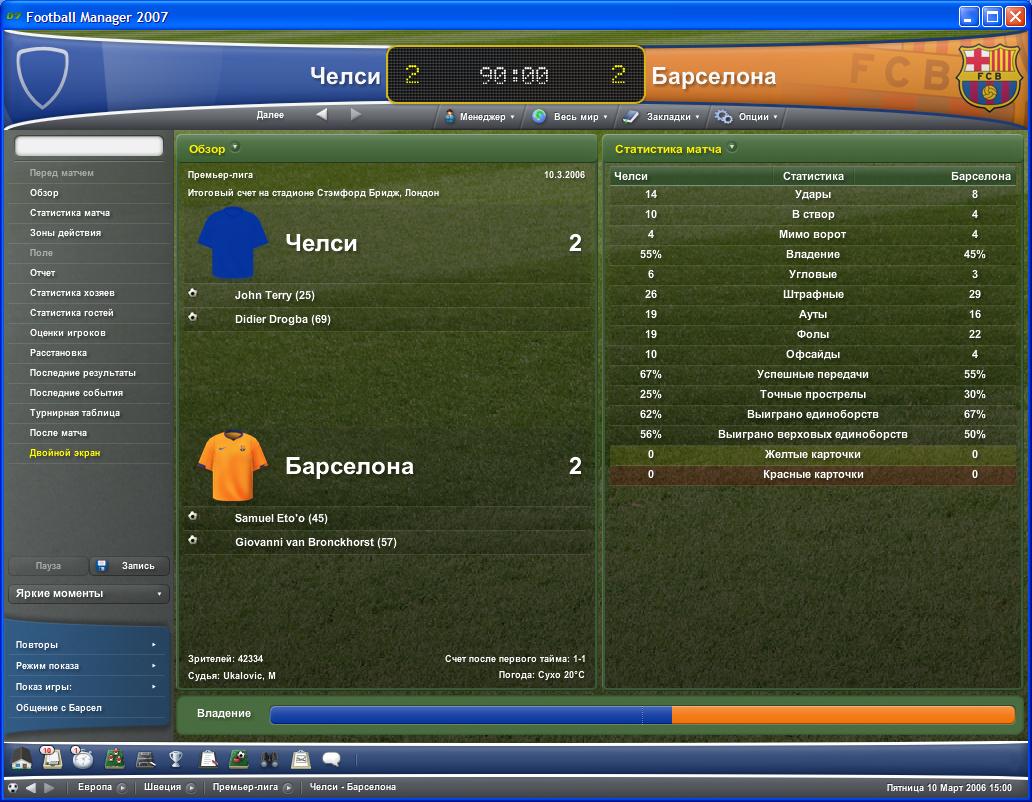Open the Расстановка formation view
Viewport: 1032px width, 802px height.
(58, 353)
